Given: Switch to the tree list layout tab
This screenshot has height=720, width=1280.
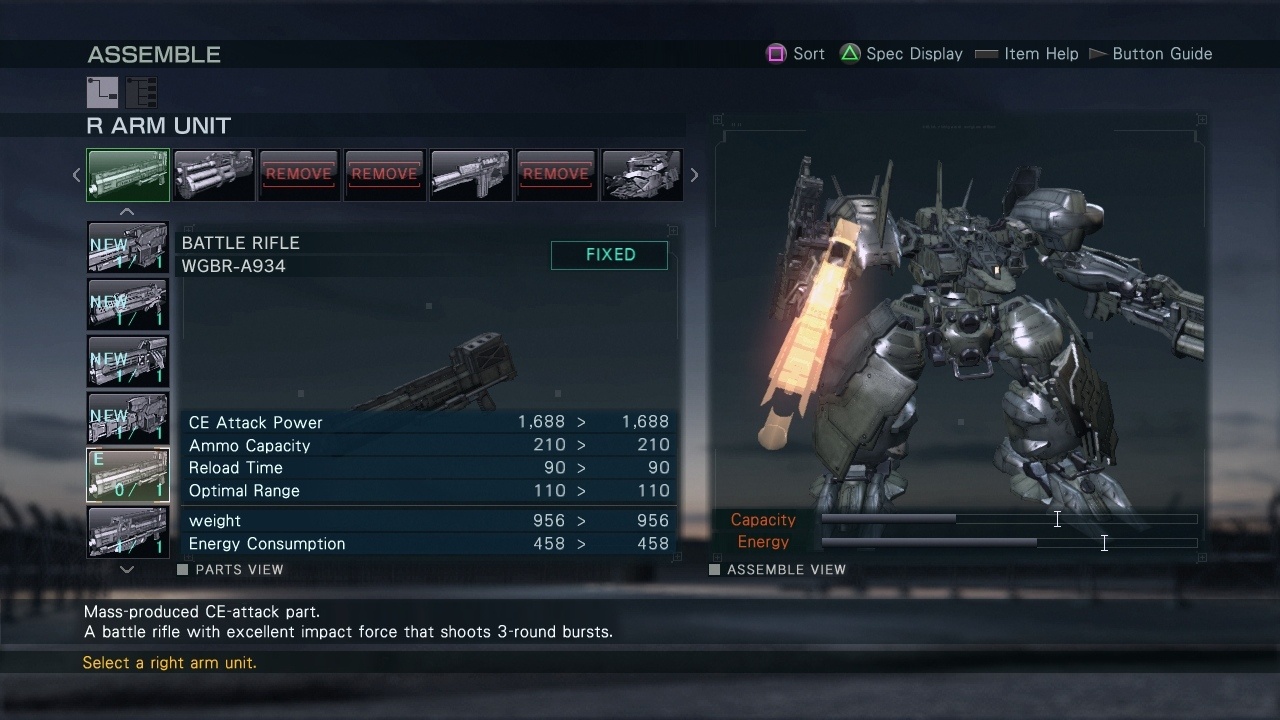Looking at the screenshot, I should point(141,92).
